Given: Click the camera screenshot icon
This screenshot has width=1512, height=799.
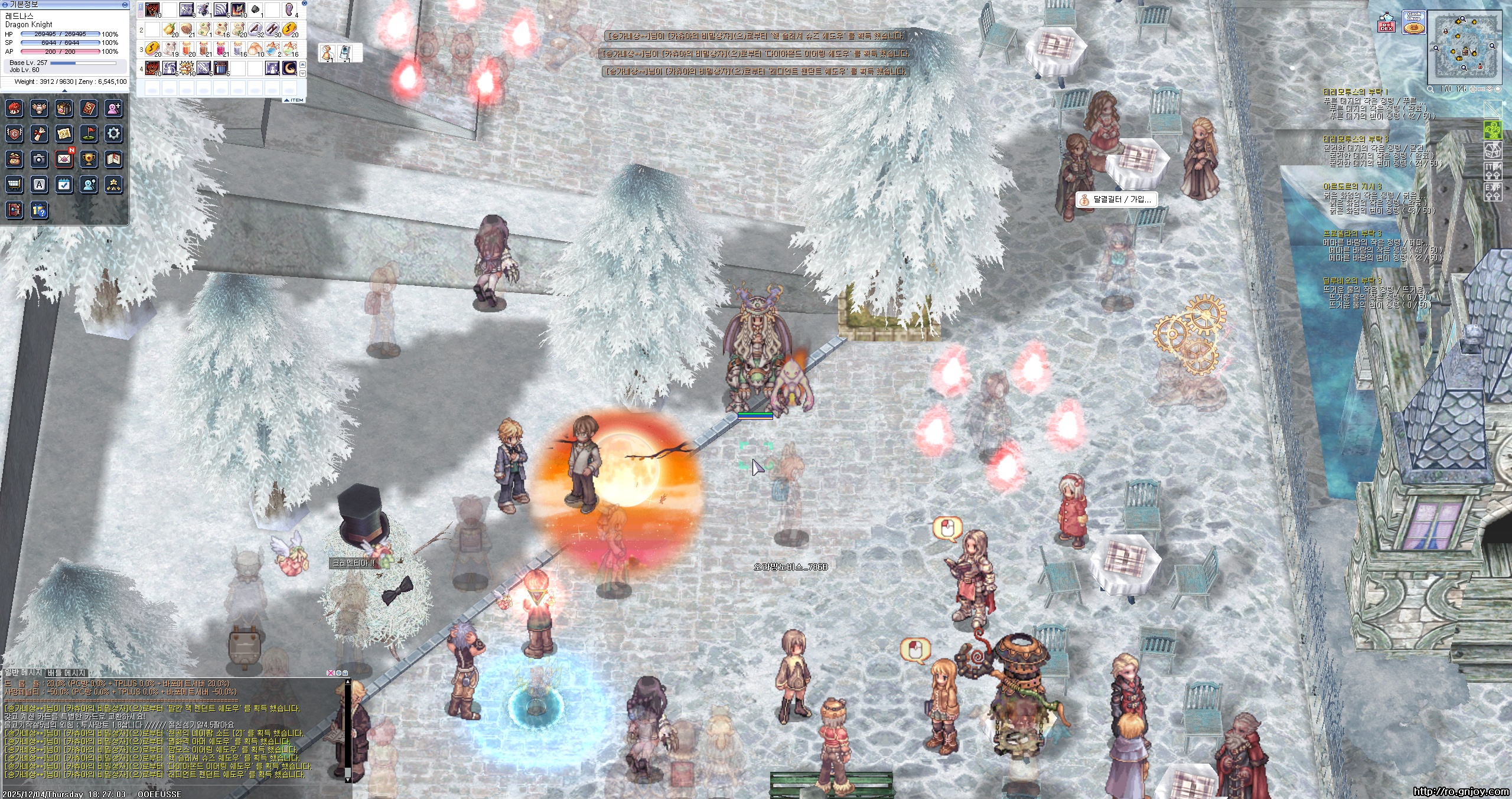Looking at the screenshot, I should click(39, 159).
